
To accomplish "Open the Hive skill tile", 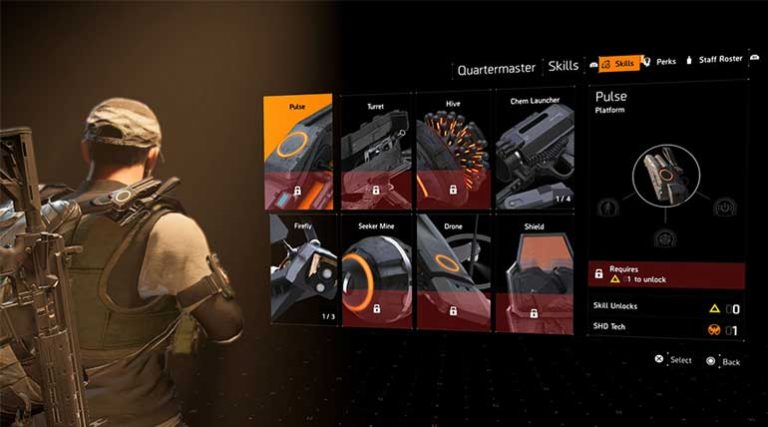I will (x=453, y=152).
